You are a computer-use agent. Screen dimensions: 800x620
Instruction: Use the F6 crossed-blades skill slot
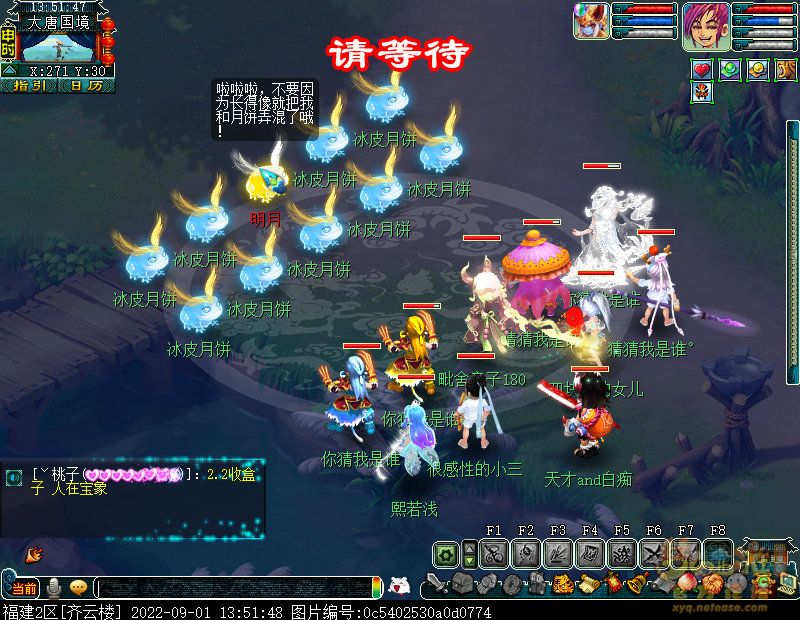(x=654, y=554)
